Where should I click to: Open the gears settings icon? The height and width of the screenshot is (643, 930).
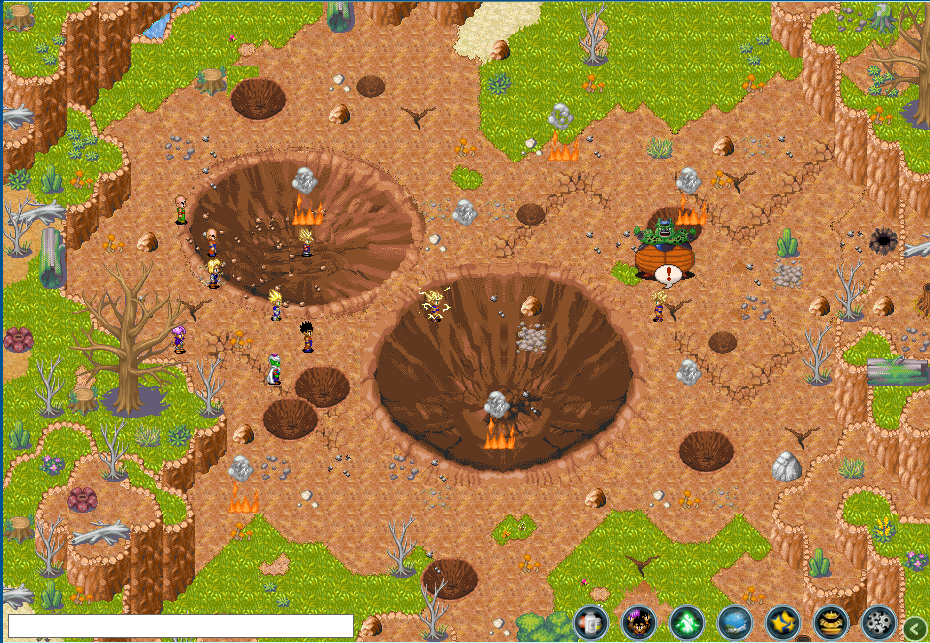tap(879, 624)
